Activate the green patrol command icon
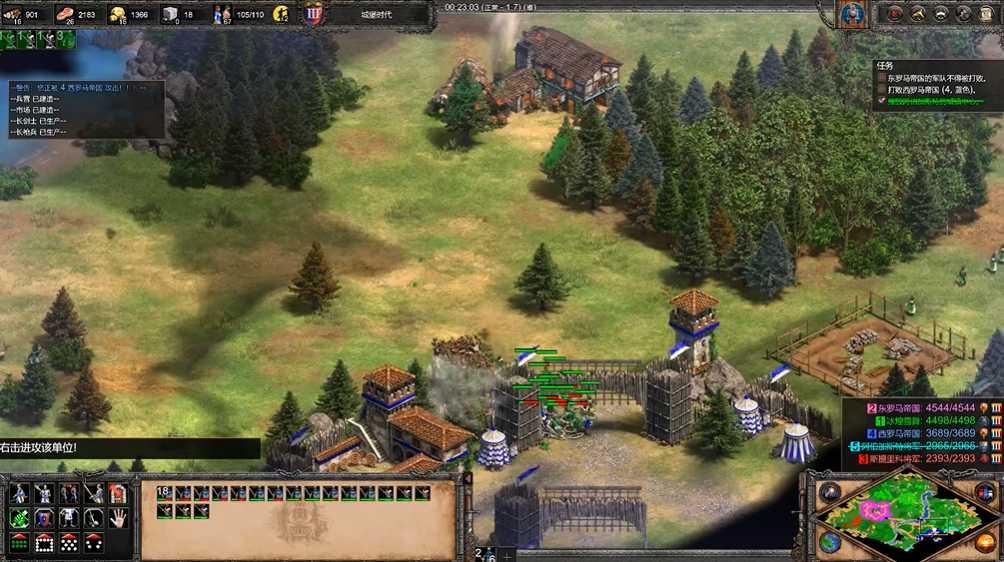The height and width of the screenshot is (562, 1004). tap(19, 518)
